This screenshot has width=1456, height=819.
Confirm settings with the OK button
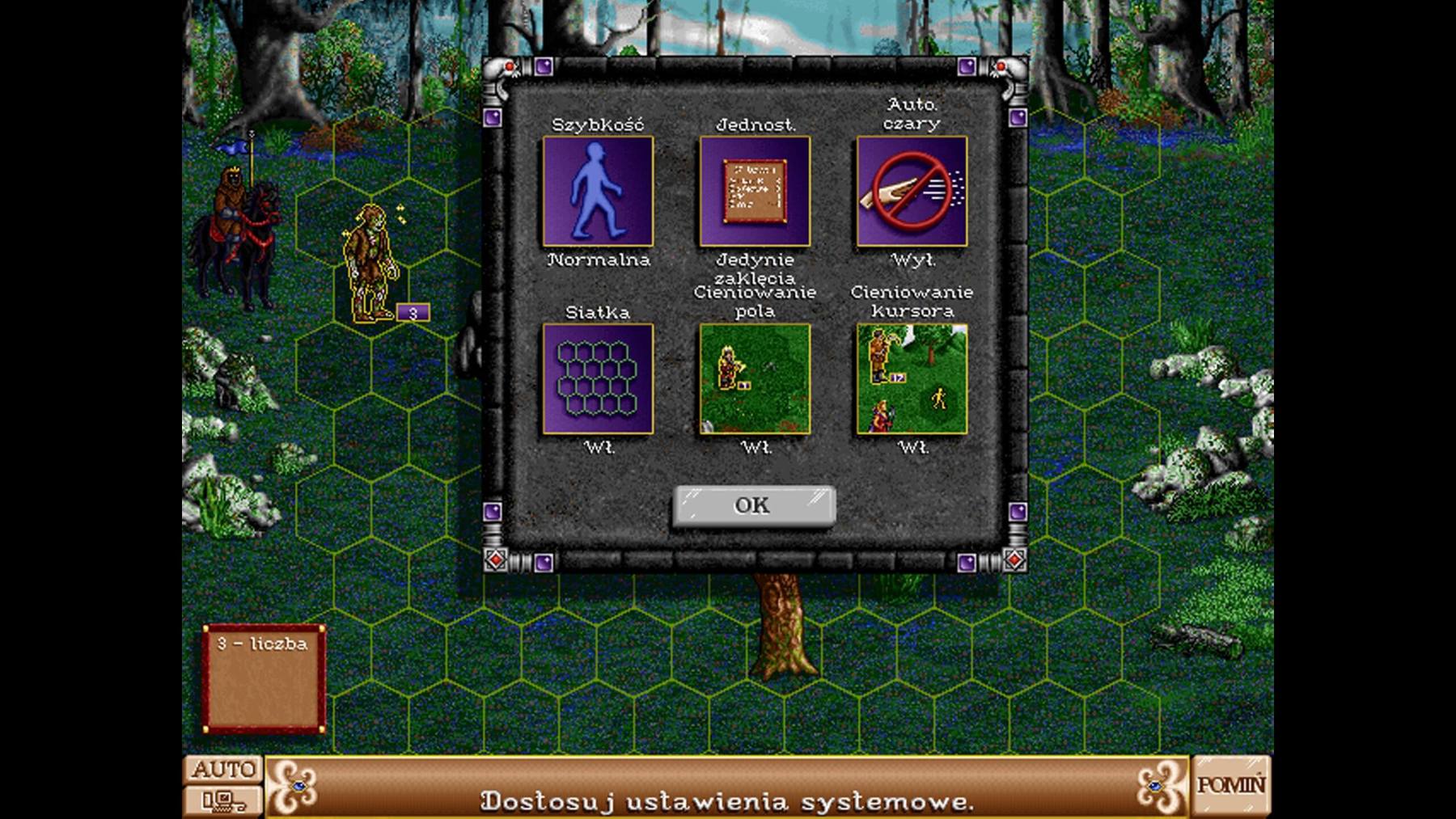pyautogui.click(x=753, y=504)
